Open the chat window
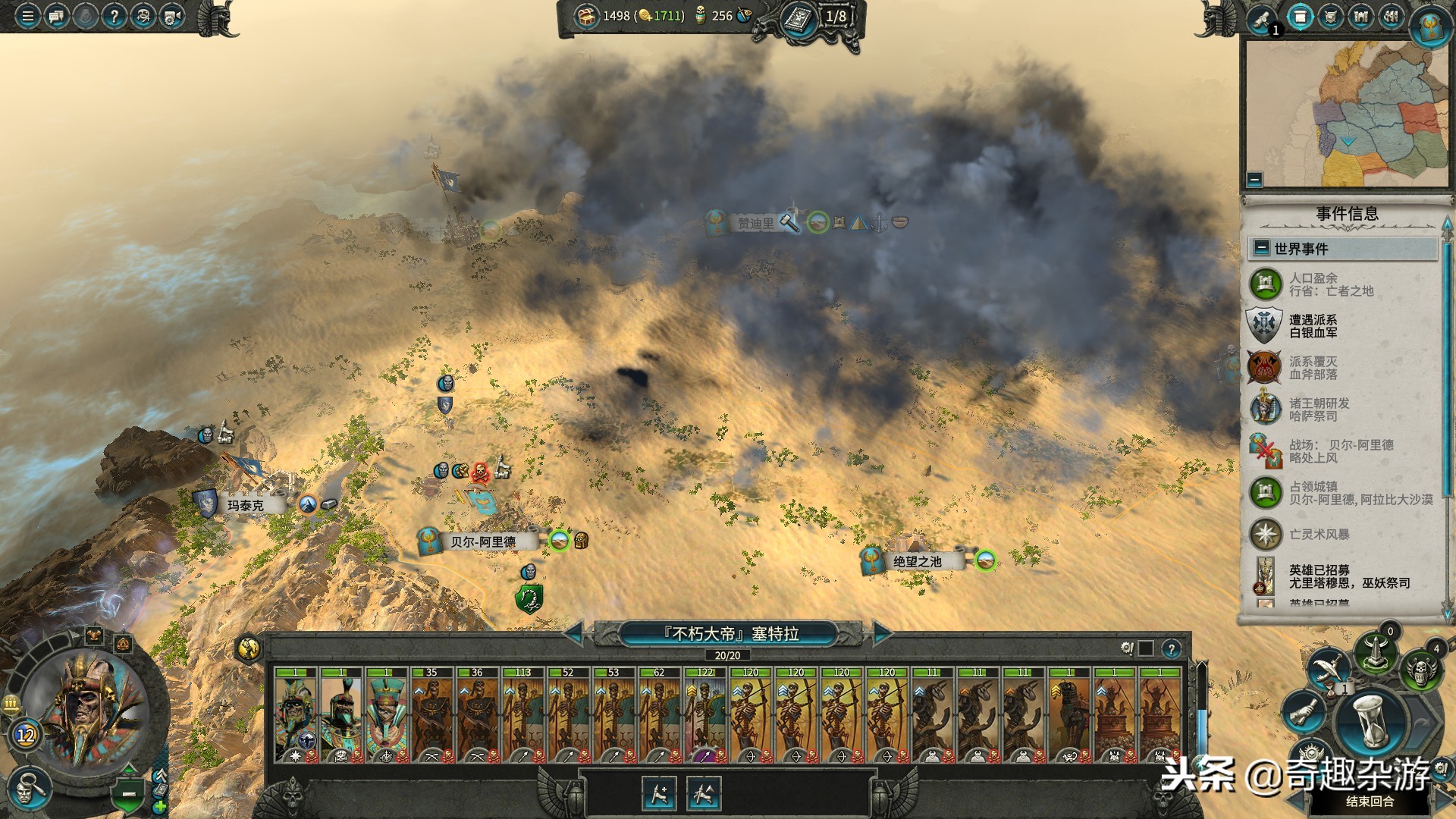 (x=56, y=16)
